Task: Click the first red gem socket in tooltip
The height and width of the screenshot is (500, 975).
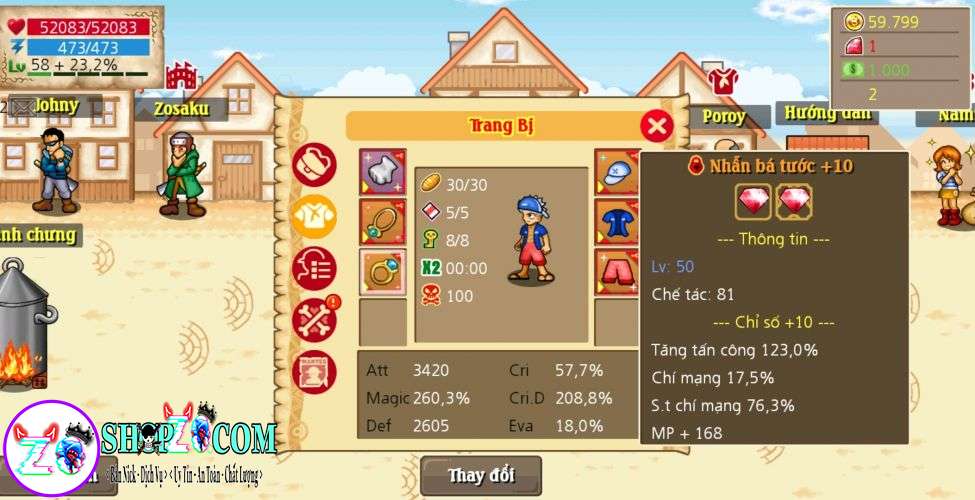Action: pos(753,202)
